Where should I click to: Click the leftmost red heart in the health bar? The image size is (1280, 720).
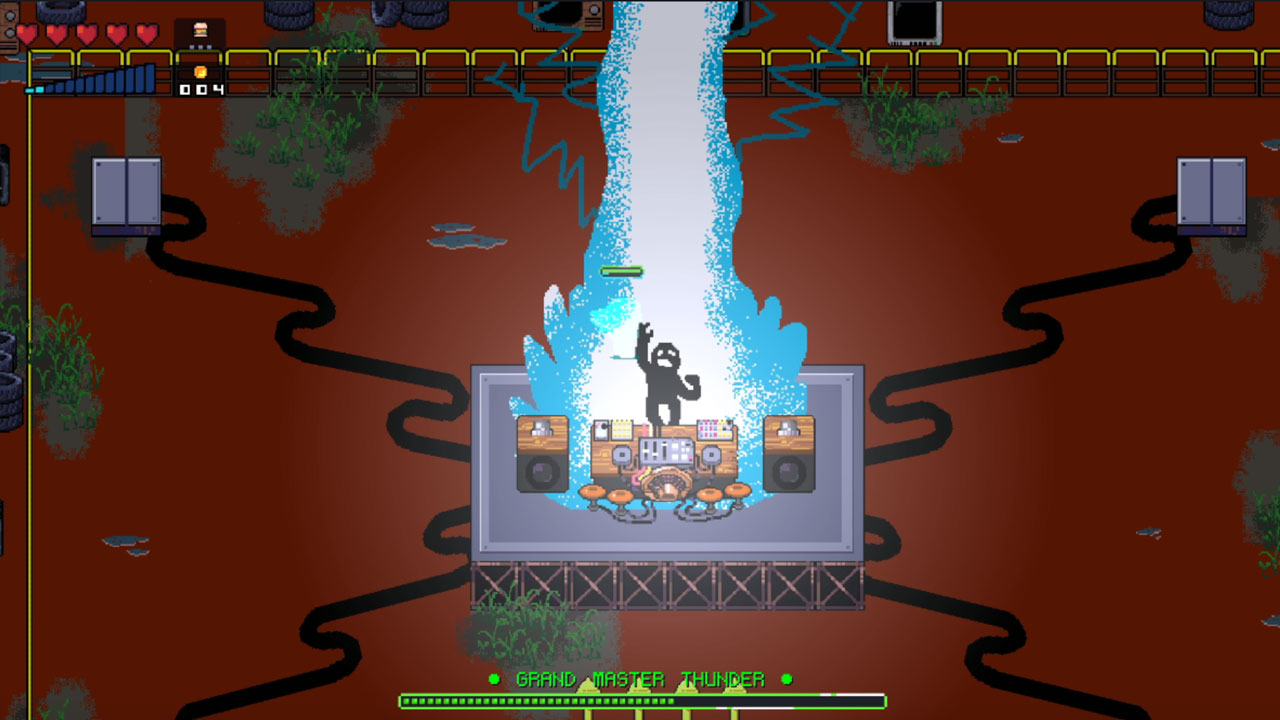28,33
